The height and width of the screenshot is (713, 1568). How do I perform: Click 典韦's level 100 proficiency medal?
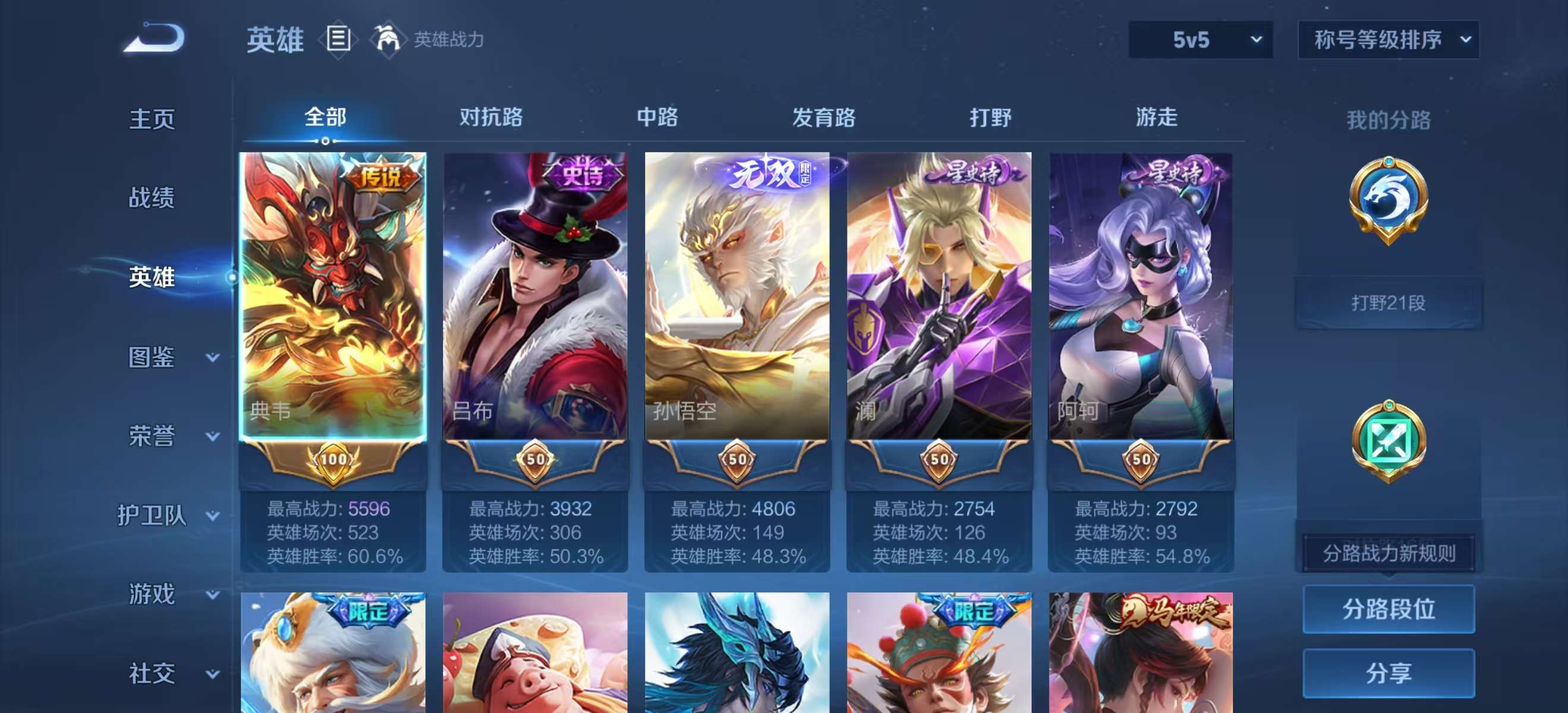coord(333,462)
